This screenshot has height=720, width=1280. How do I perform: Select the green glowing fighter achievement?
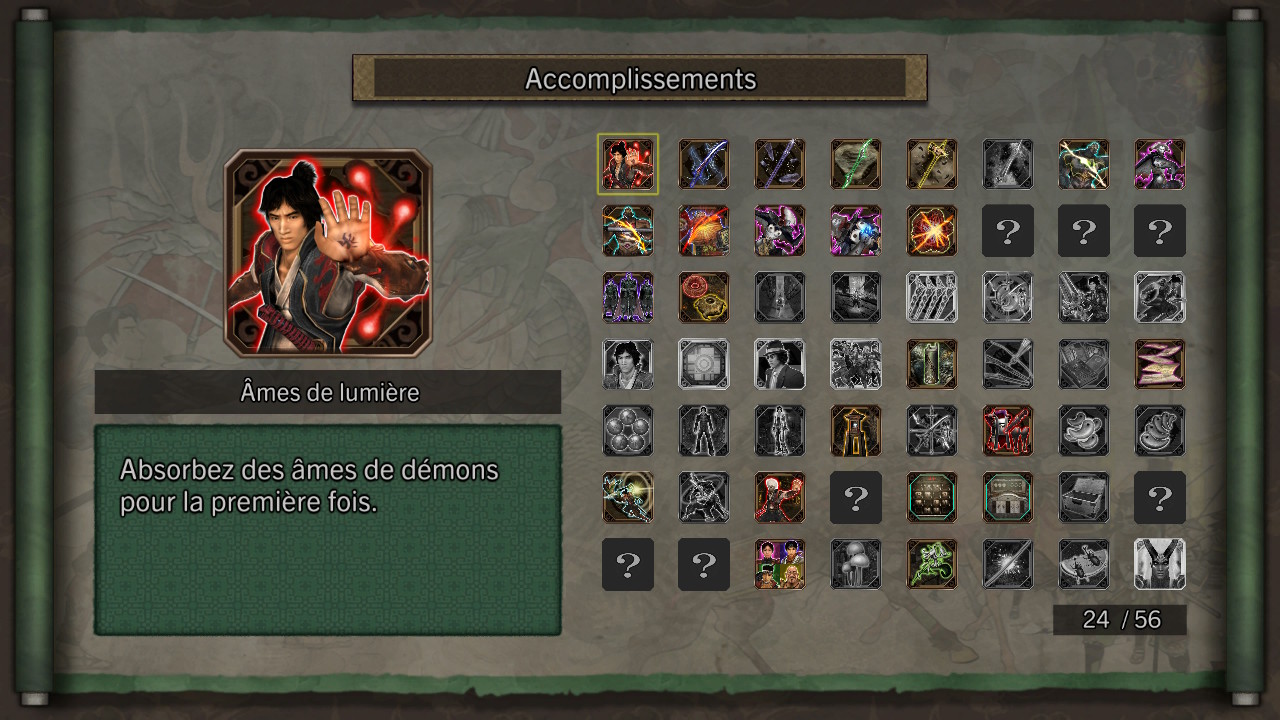point(932,564)
